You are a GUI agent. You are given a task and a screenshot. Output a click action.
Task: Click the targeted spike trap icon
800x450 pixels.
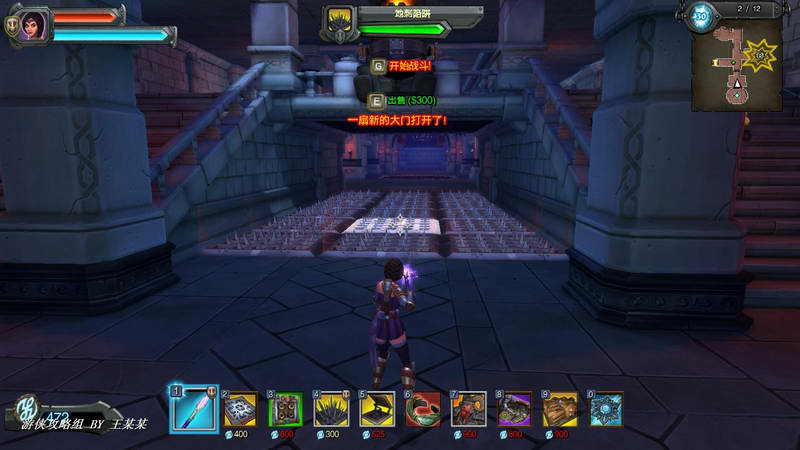coord(339,23)
